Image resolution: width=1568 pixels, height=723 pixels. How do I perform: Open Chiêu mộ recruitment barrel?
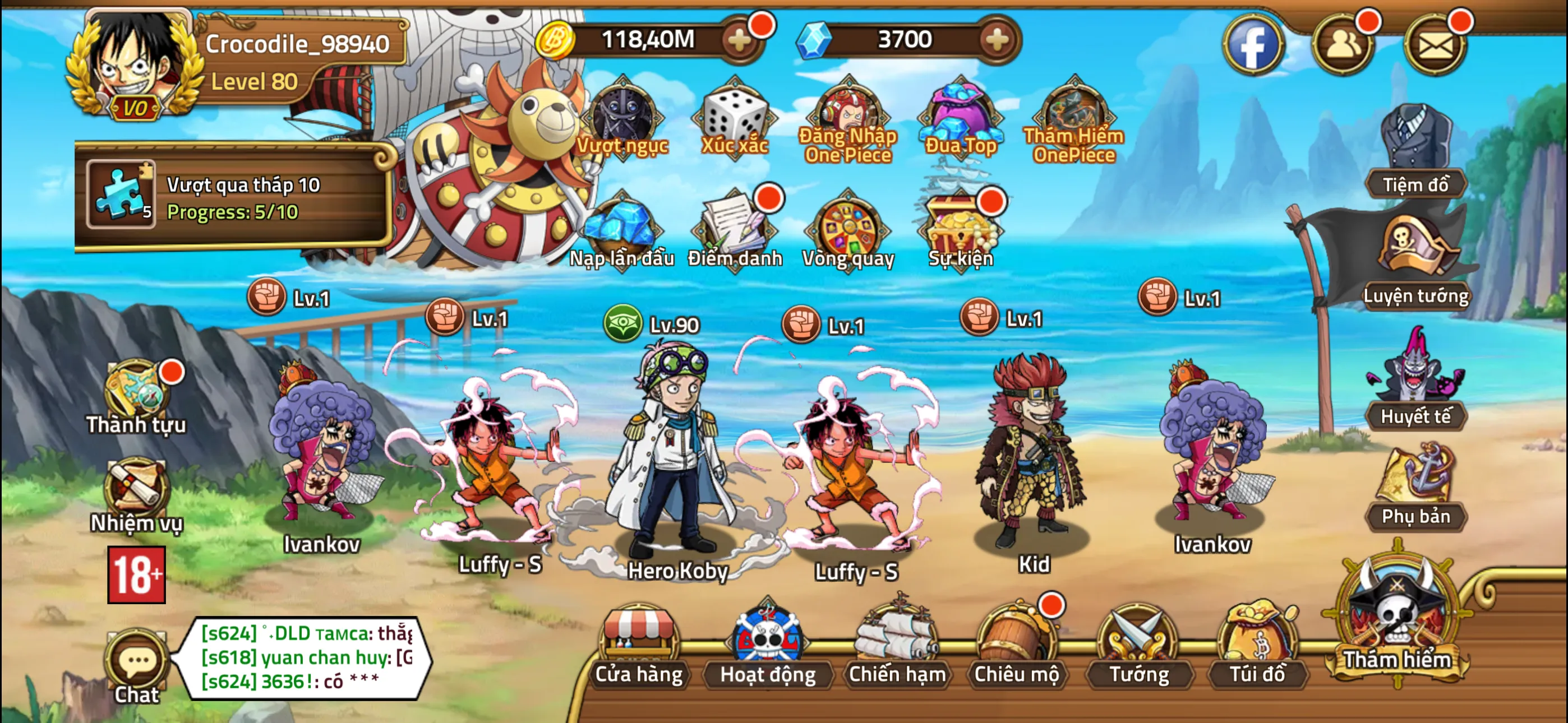tap(1016, 645)
